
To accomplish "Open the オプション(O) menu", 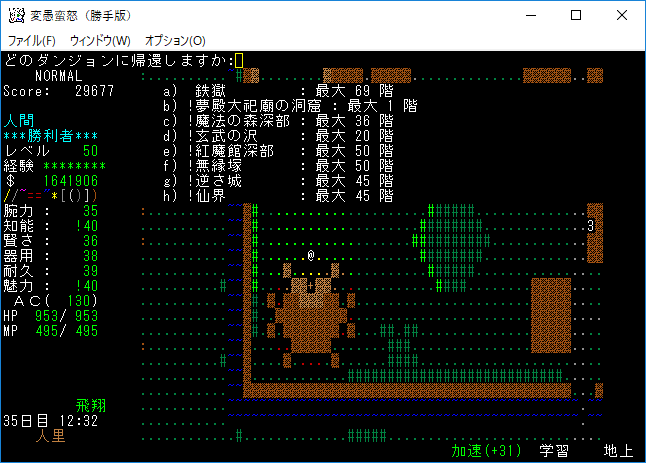I will [175, 40].
